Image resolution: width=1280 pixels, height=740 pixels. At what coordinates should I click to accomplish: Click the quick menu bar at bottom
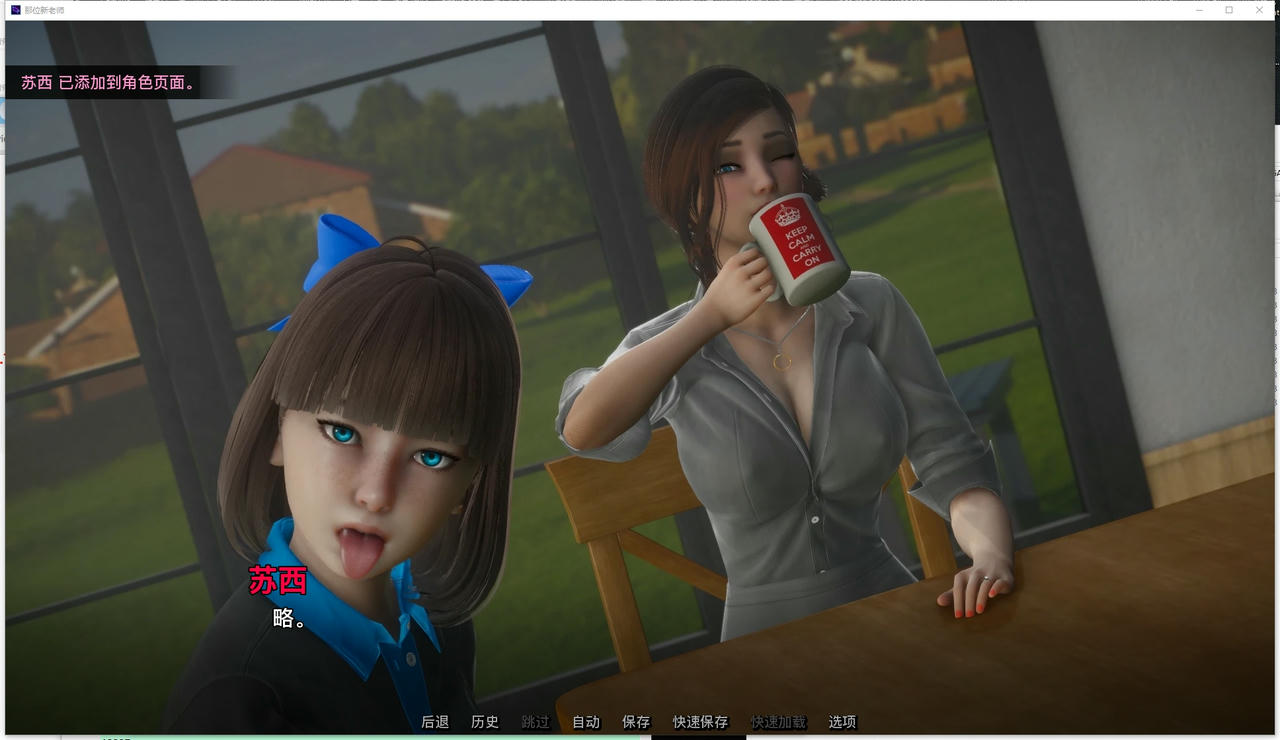pyautogui.click(x=640, y=721)
